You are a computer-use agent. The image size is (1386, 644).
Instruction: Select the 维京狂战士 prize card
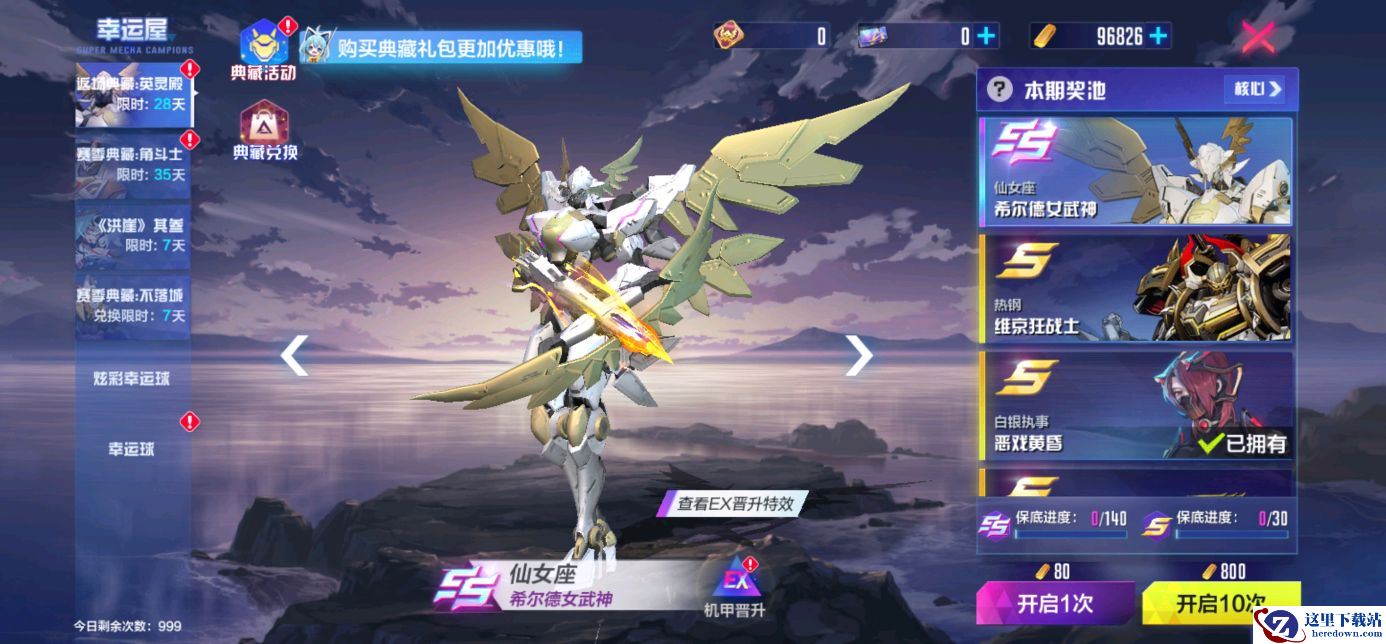1135,288
